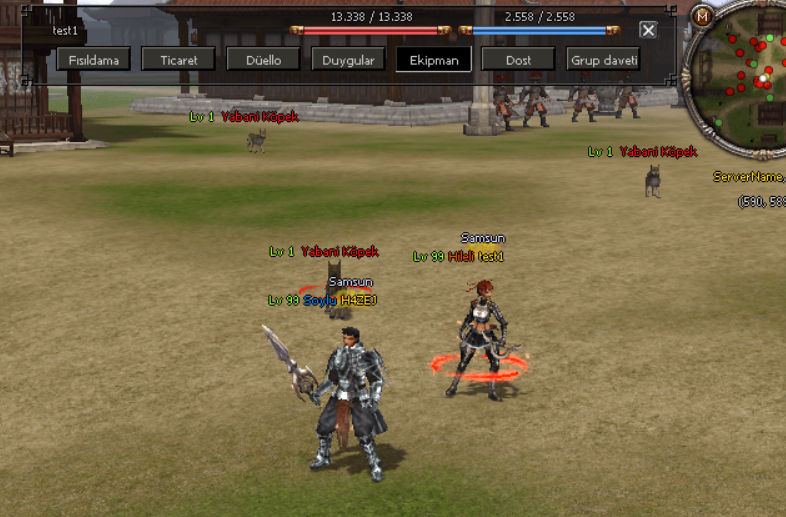Send a Grup daveti invitation

pos(603,60)
